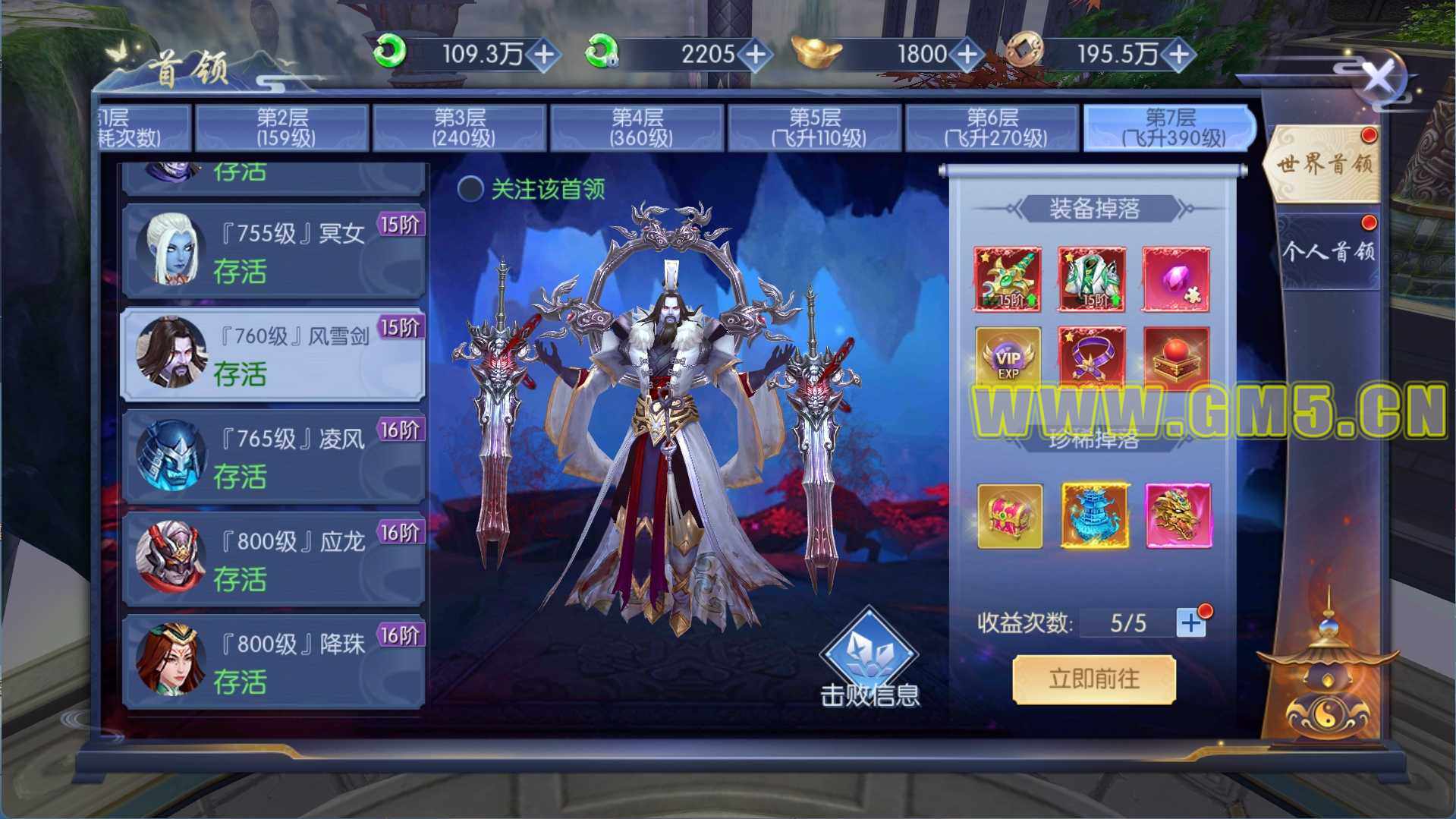Inspect the VIP EXP drop item
This screenshot has width=1456, height=819.
[1008, 359]
